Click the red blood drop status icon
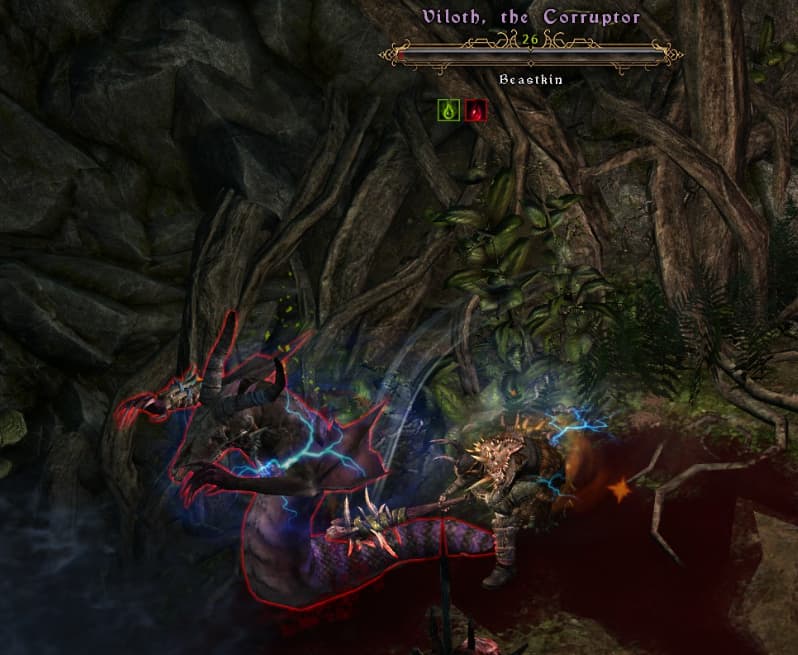The image size is (798, 655). click(x=476, y=111)
